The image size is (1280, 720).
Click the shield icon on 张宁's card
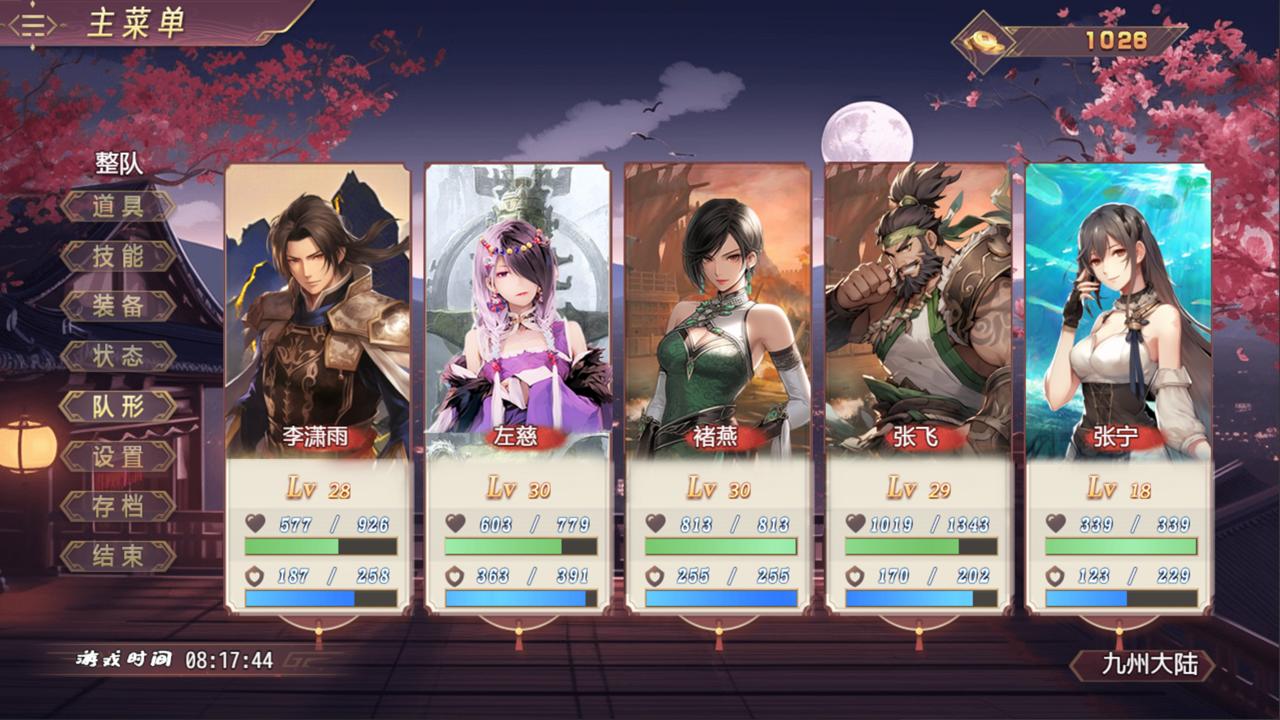[1056, 577]
